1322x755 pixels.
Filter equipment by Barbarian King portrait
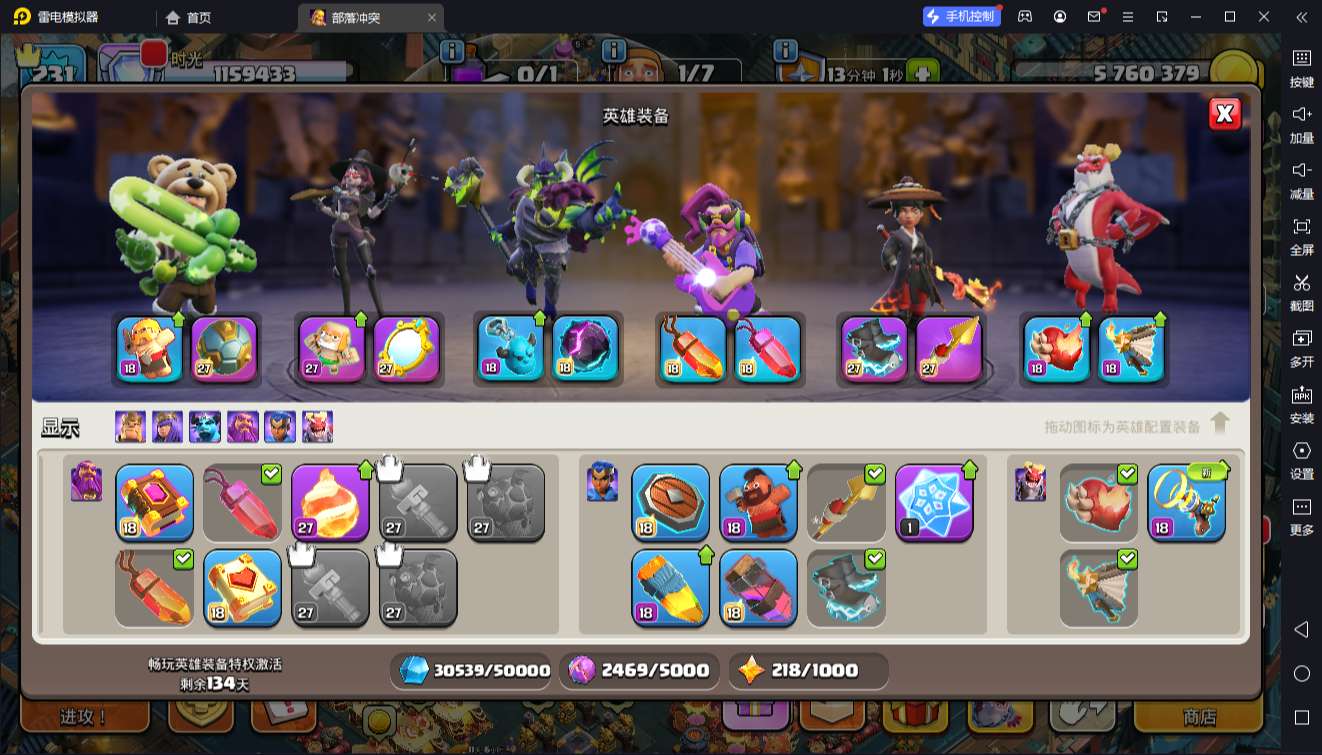(130, 427)
